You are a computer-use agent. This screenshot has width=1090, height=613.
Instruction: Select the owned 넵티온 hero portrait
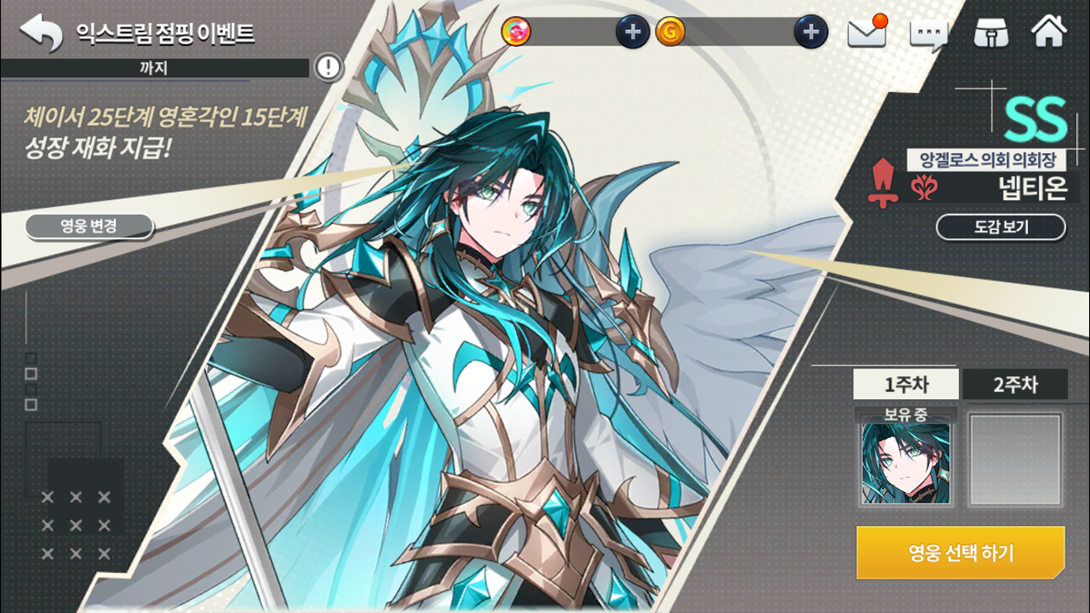(906, 463)
